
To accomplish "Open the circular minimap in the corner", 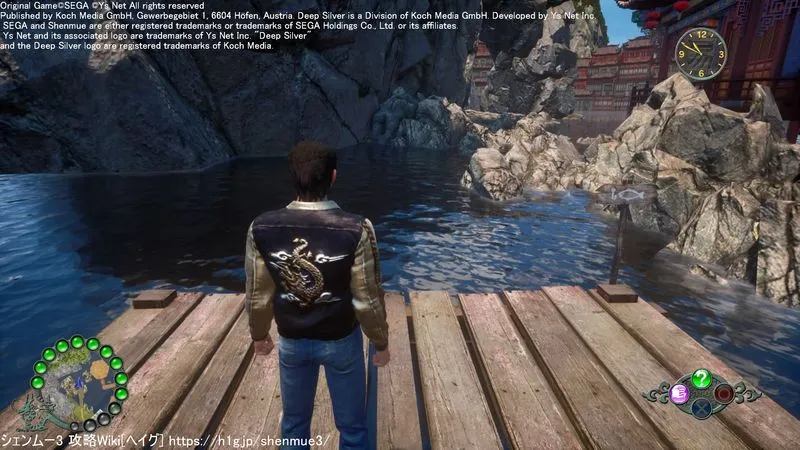I will click(78, 384).
